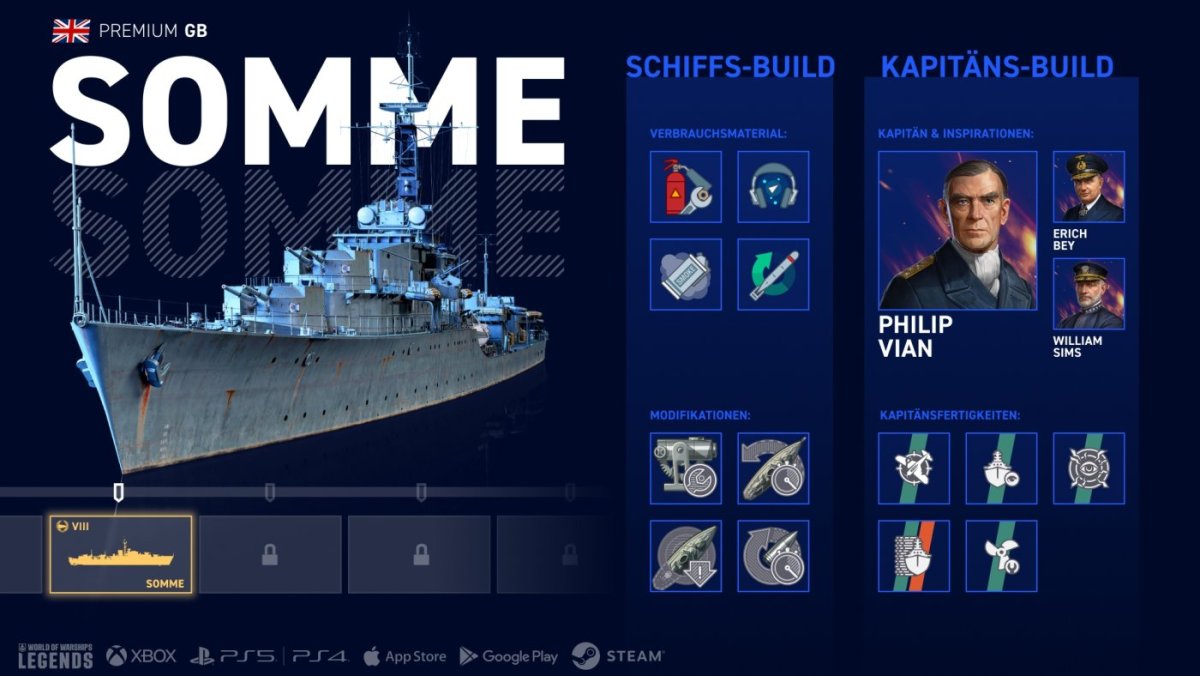Choose the ship with down-arrow modification
The width and height of the screenshot is (1200, 676).
(686, 555)
